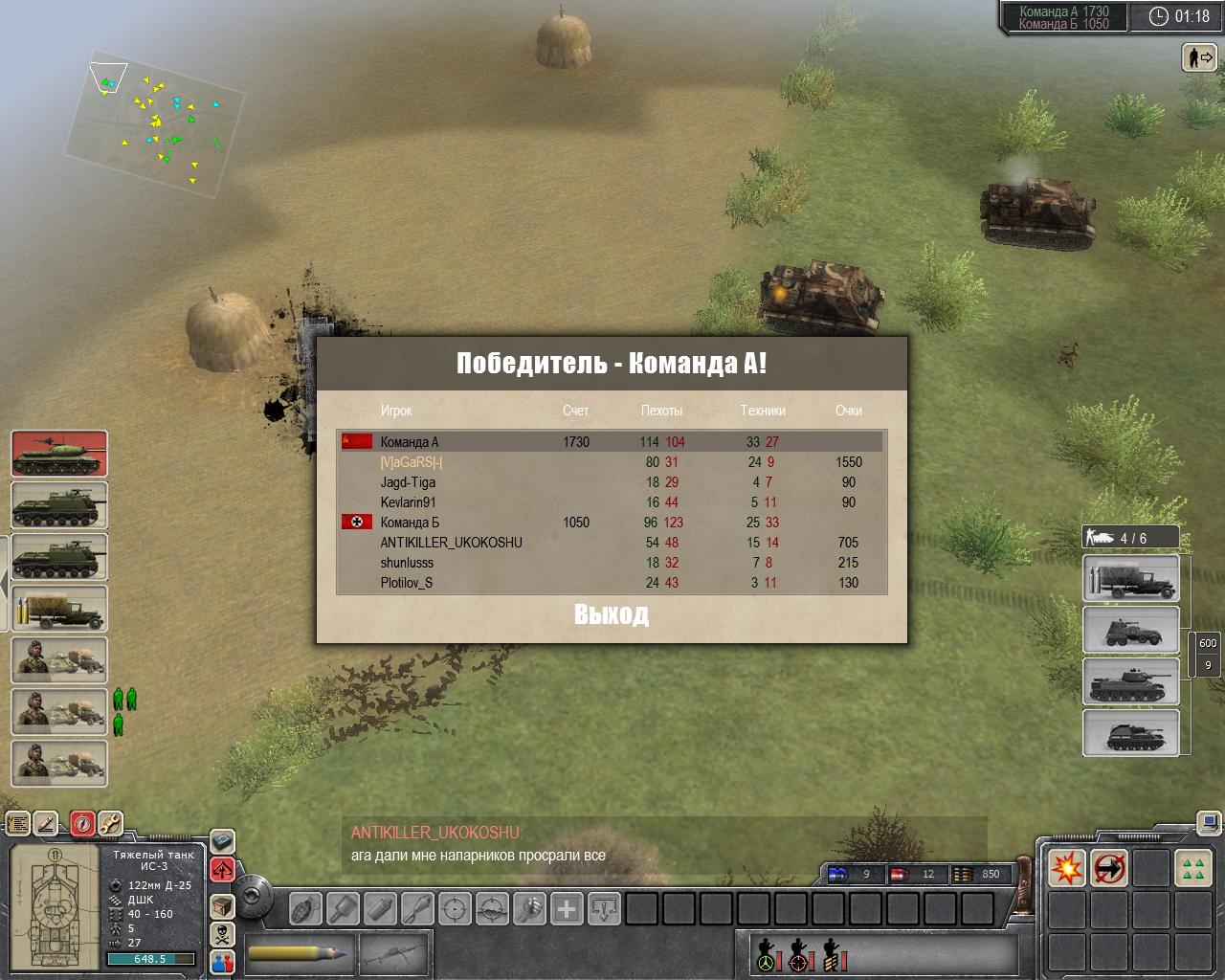This screenshot has height=980, width=1225.
Task: Toggle the infantry arrow button near the timer
Action: coord(1199,57)
